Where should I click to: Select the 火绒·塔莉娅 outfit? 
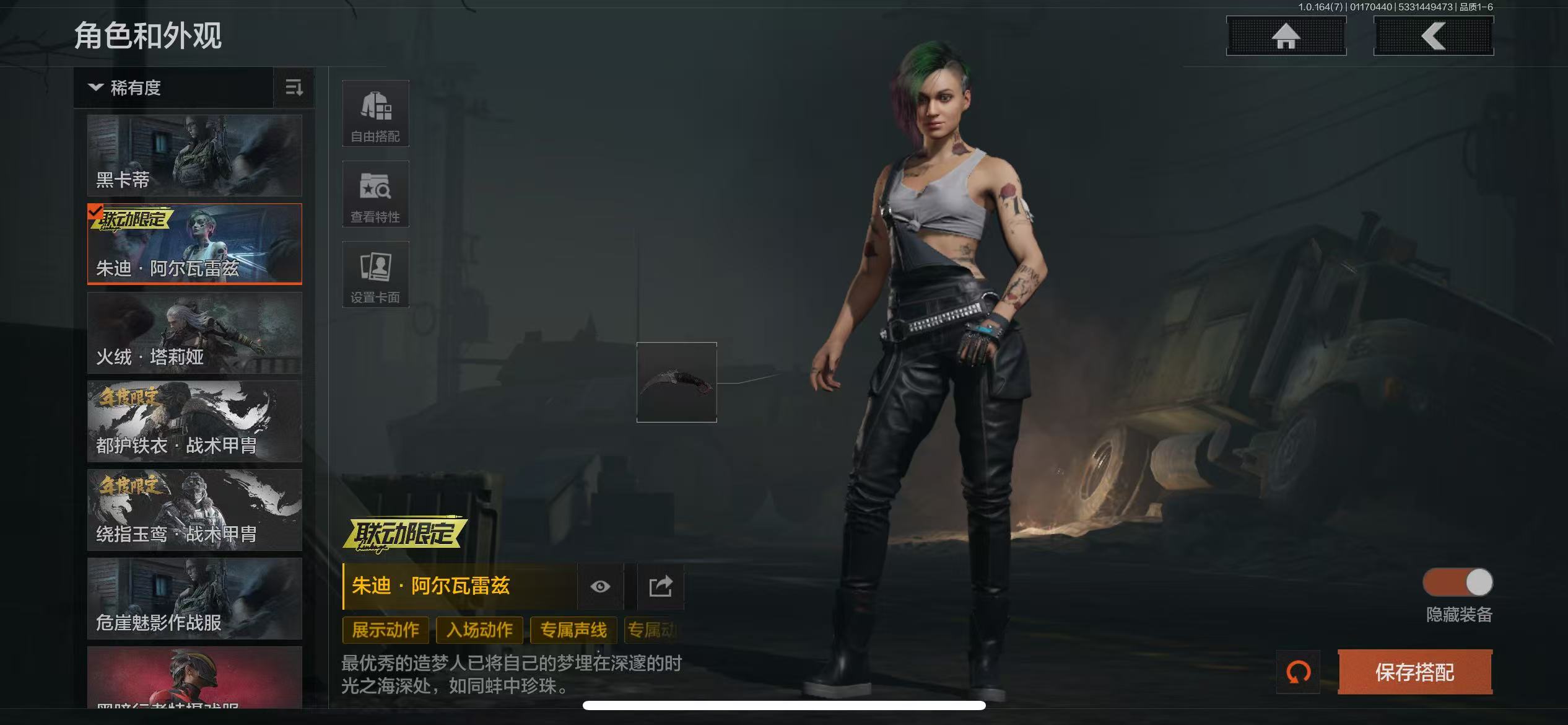[x=194, y=333]
